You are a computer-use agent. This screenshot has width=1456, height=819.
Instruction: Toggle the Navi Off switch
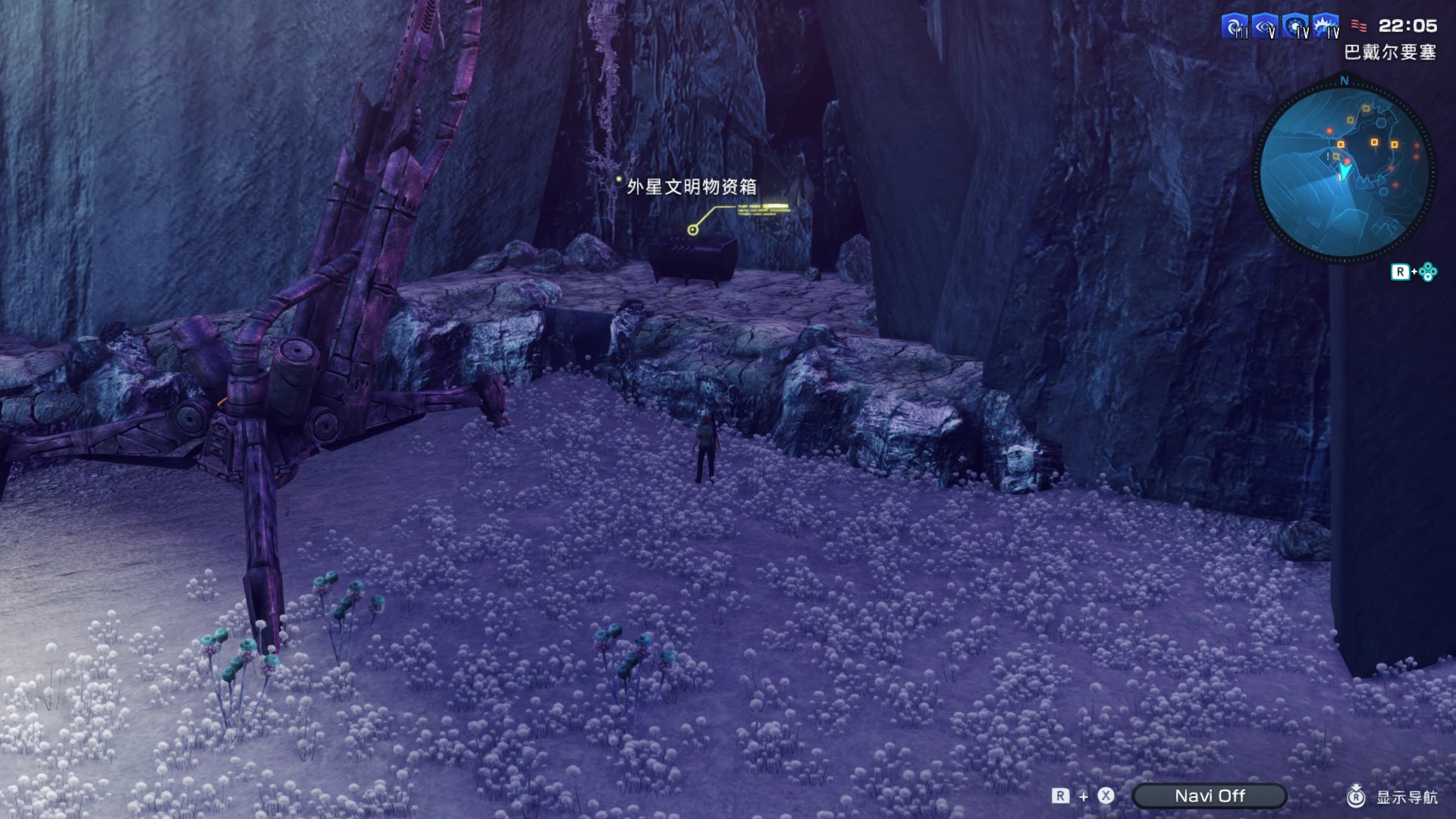coord(1209,795)
